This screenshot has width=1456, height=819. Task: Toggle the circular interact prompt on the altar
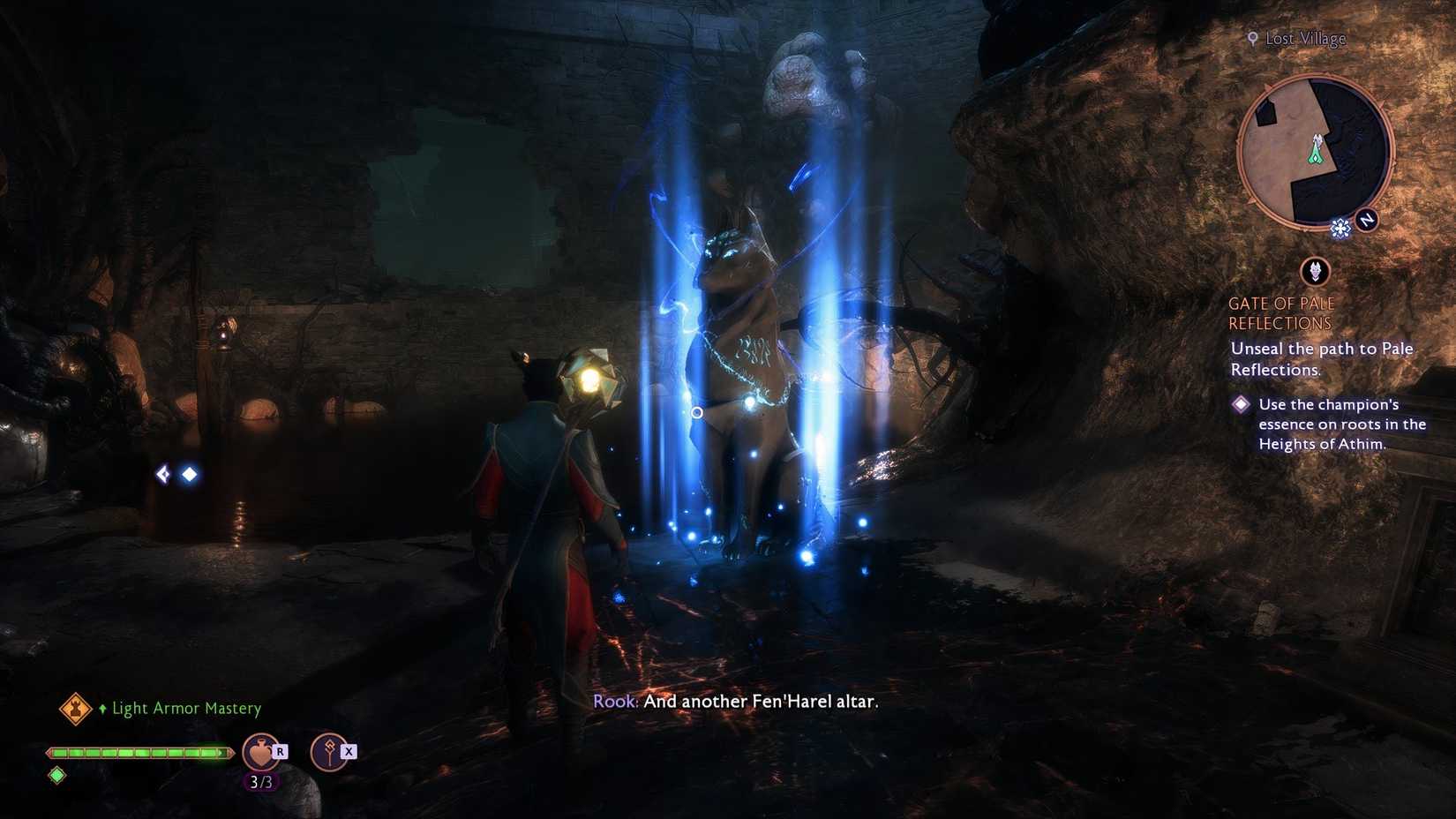(x=697, y=412)
